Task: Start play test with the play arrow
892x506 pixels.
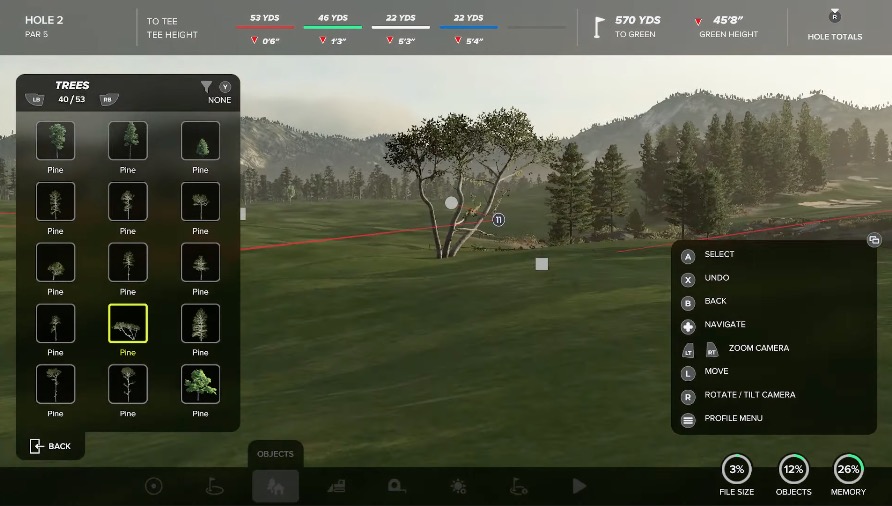Action: click(579, 486)
